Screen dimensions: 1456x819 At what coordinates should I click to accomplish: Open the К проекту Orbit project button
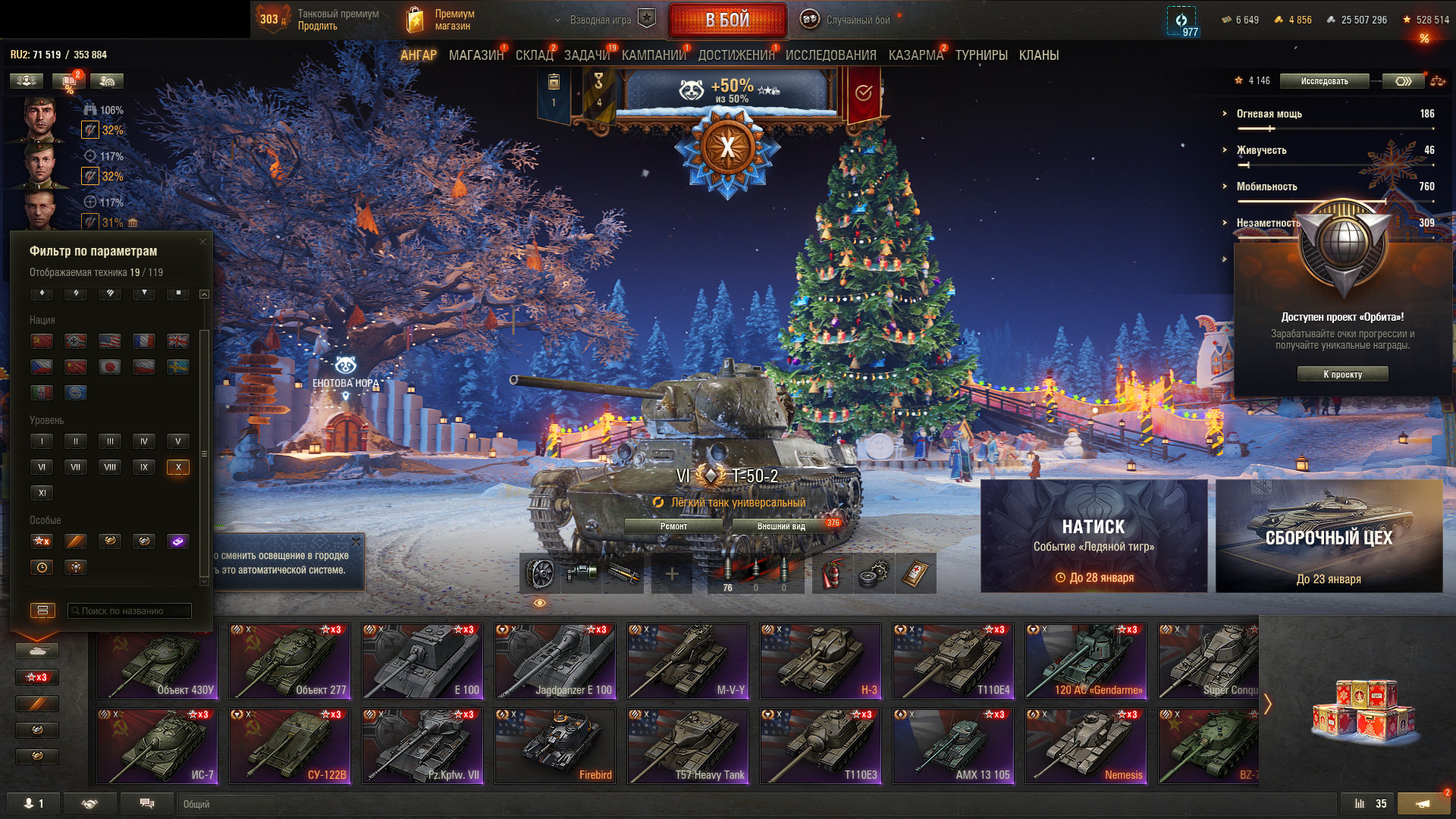click(1342, 374)
